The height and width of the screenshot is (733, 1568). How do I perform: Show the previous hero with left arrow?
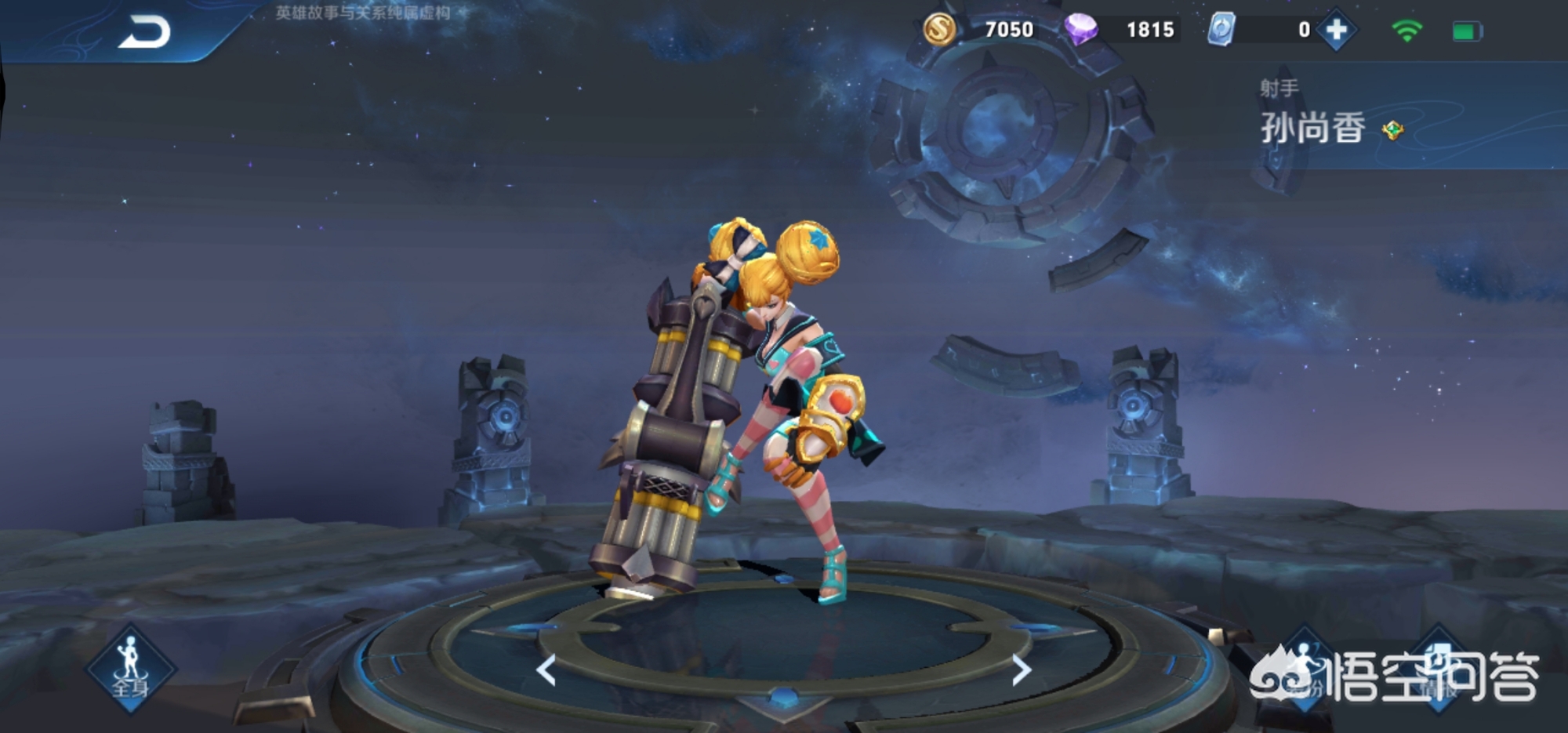546,670
